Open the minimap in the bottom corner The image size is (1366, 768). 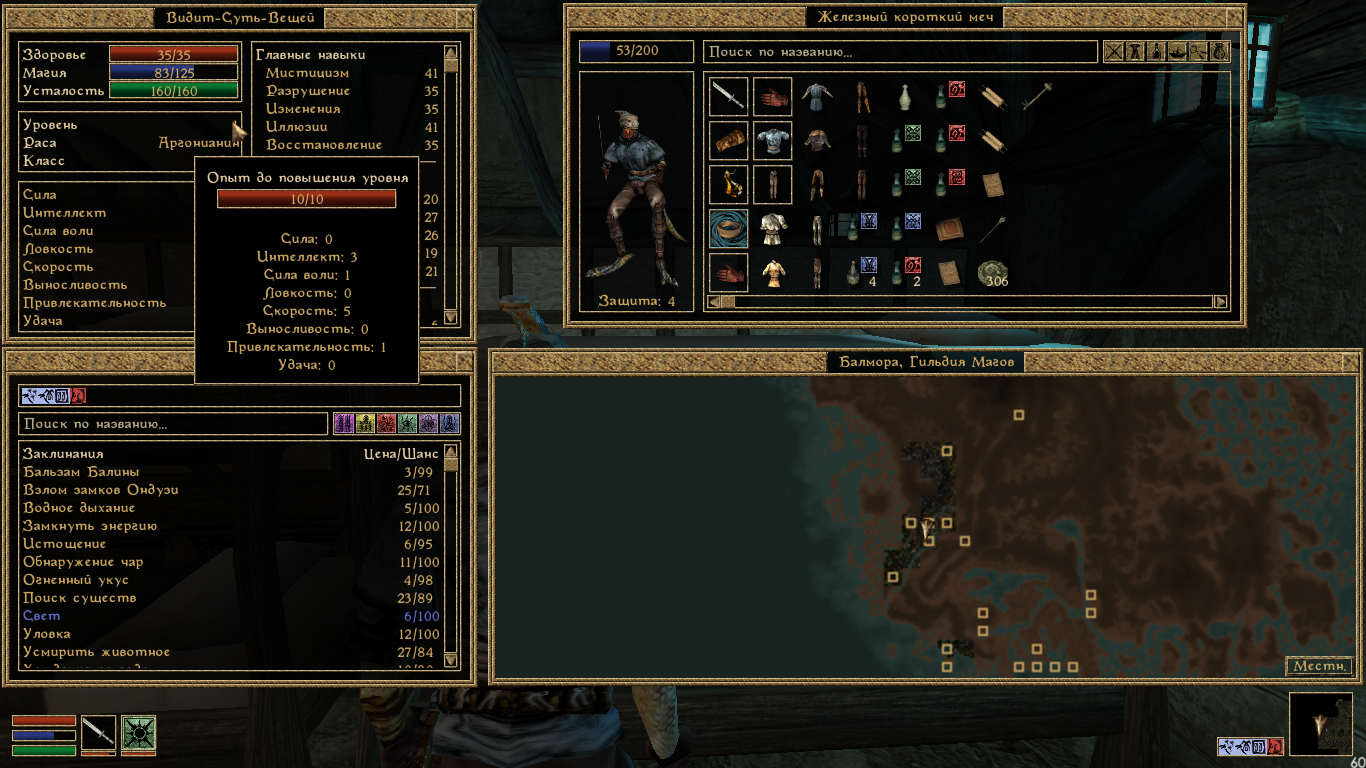tap(1320, 724)
